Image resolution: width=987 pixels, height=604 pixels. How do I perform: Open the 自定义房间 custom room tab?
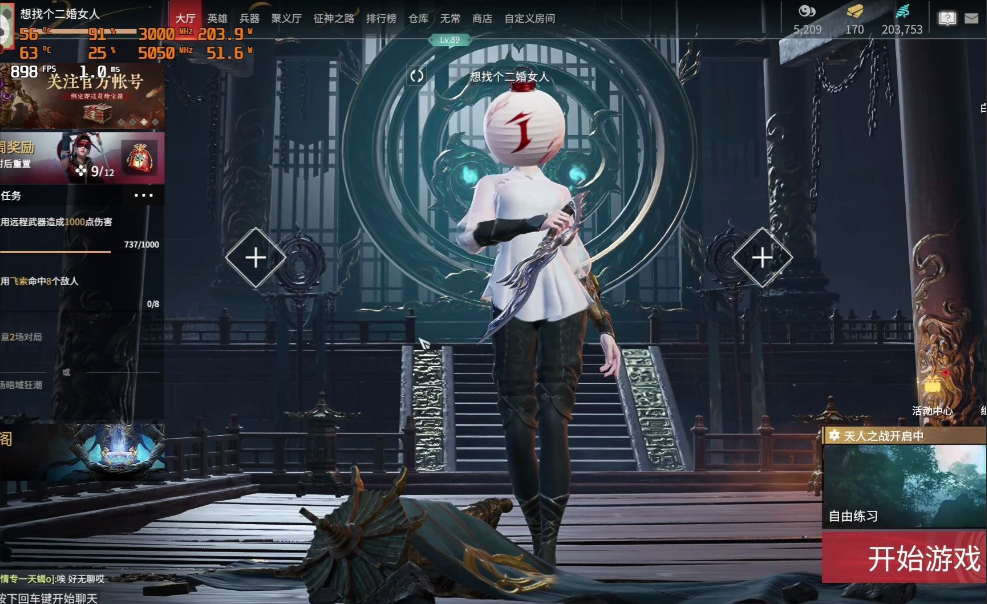point(529,18)
